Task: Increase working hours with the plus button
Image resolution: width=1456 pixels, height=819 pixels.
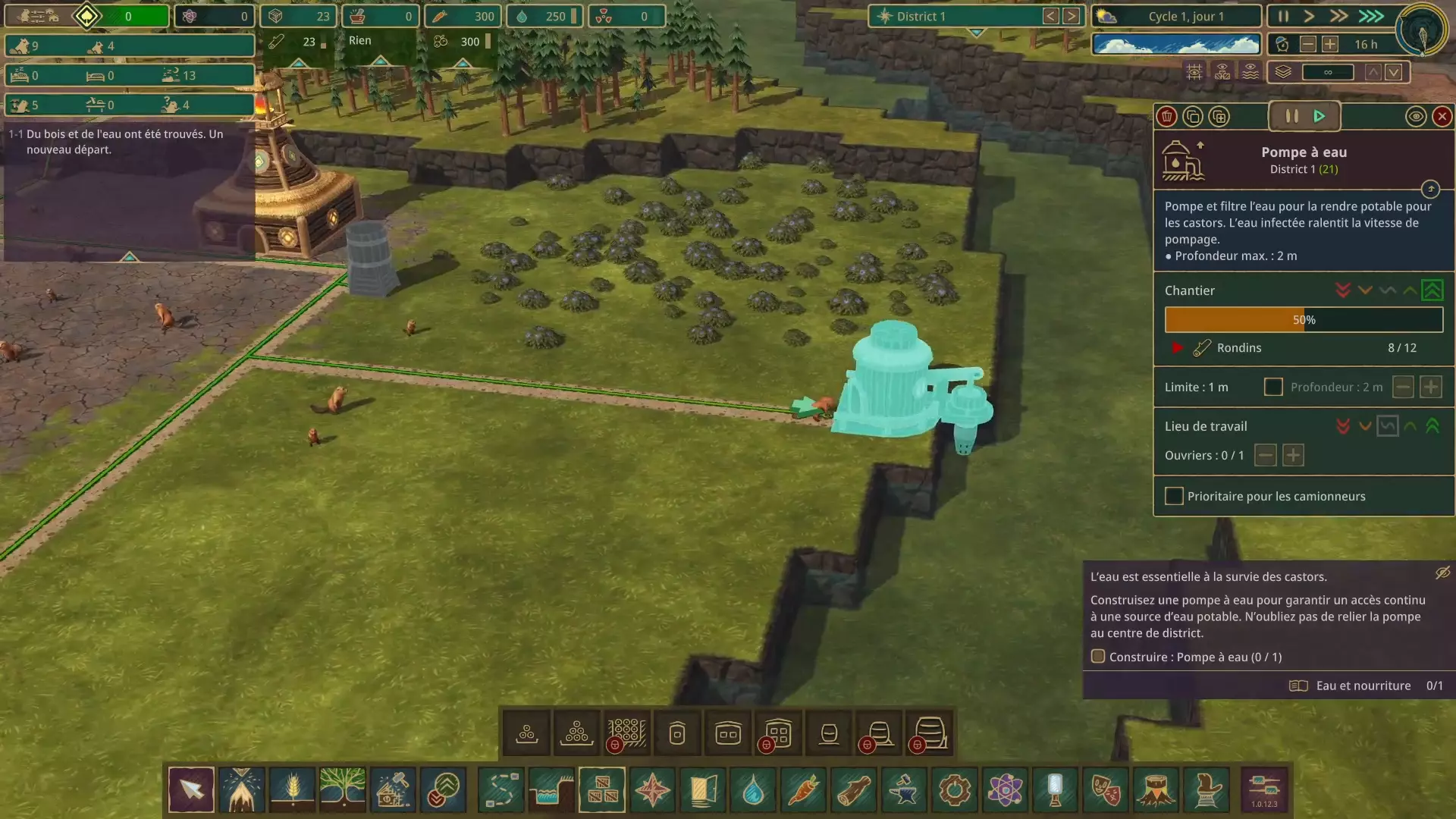Action: click(1329, 44)
